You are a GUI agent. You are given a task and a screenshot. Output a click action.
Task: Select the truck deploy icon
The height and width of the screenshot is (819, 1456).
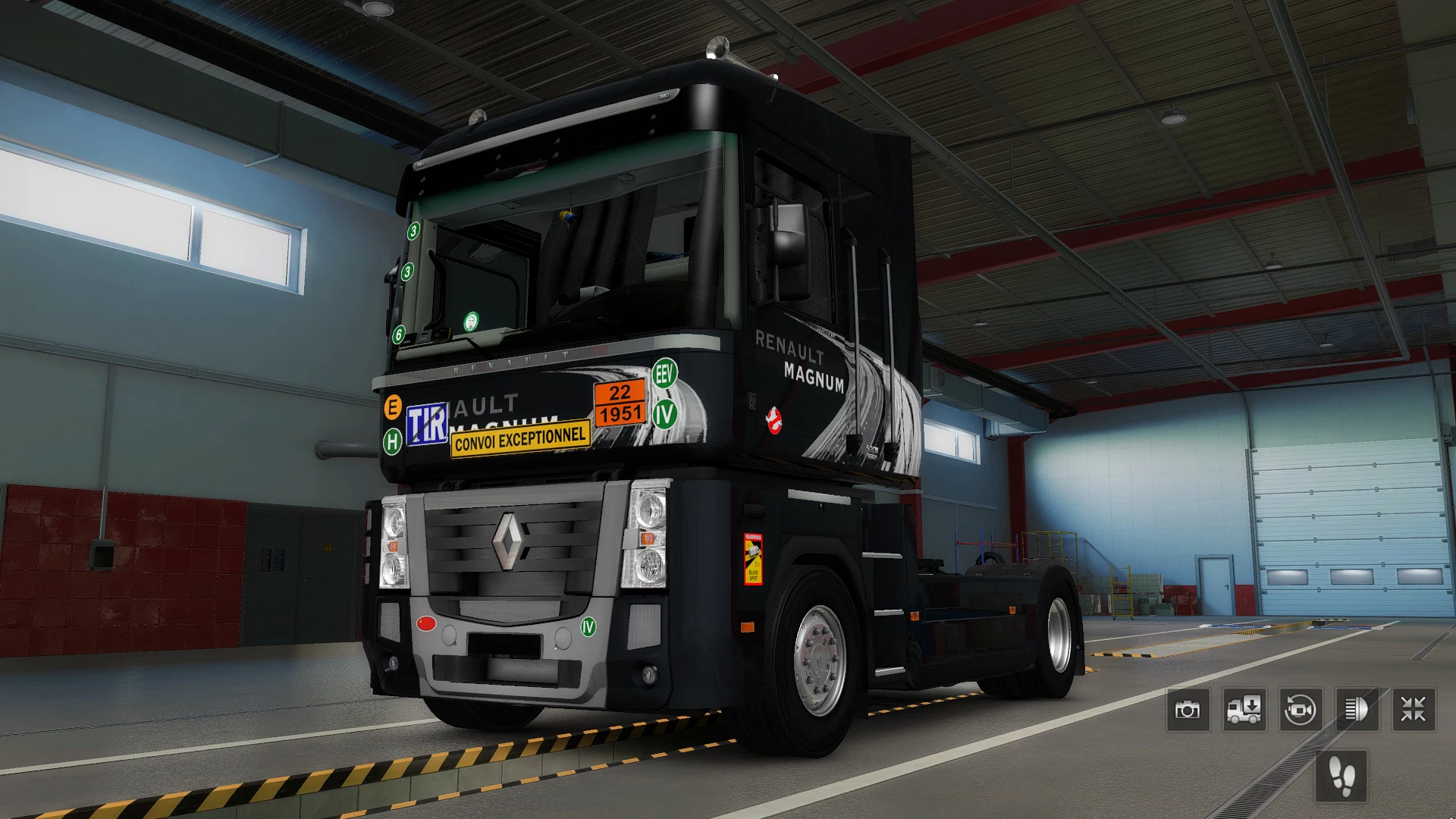click(1244, 709)
